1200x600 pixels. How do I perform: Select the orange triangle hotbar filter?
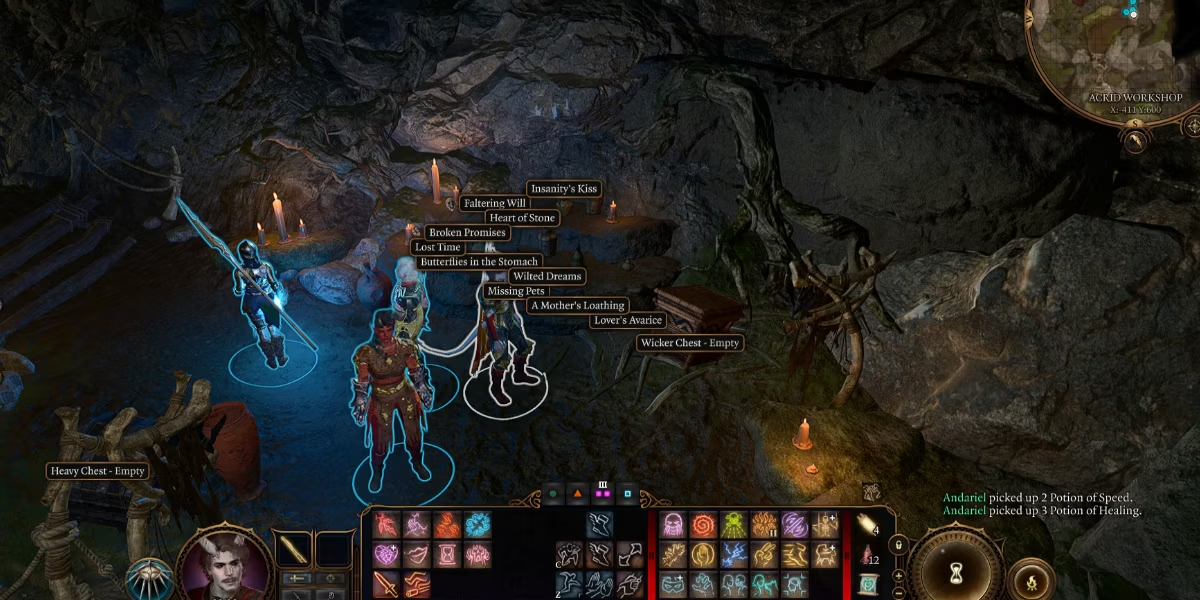(577, 494)
